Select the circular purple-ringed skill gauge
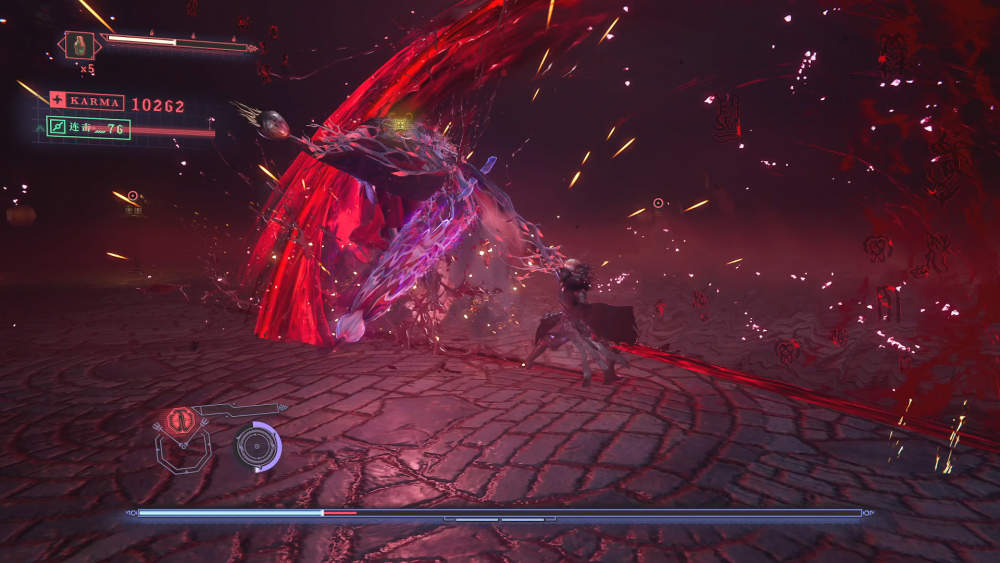Viewport: 1000px width, 563px height. click(x=257, y=445)
